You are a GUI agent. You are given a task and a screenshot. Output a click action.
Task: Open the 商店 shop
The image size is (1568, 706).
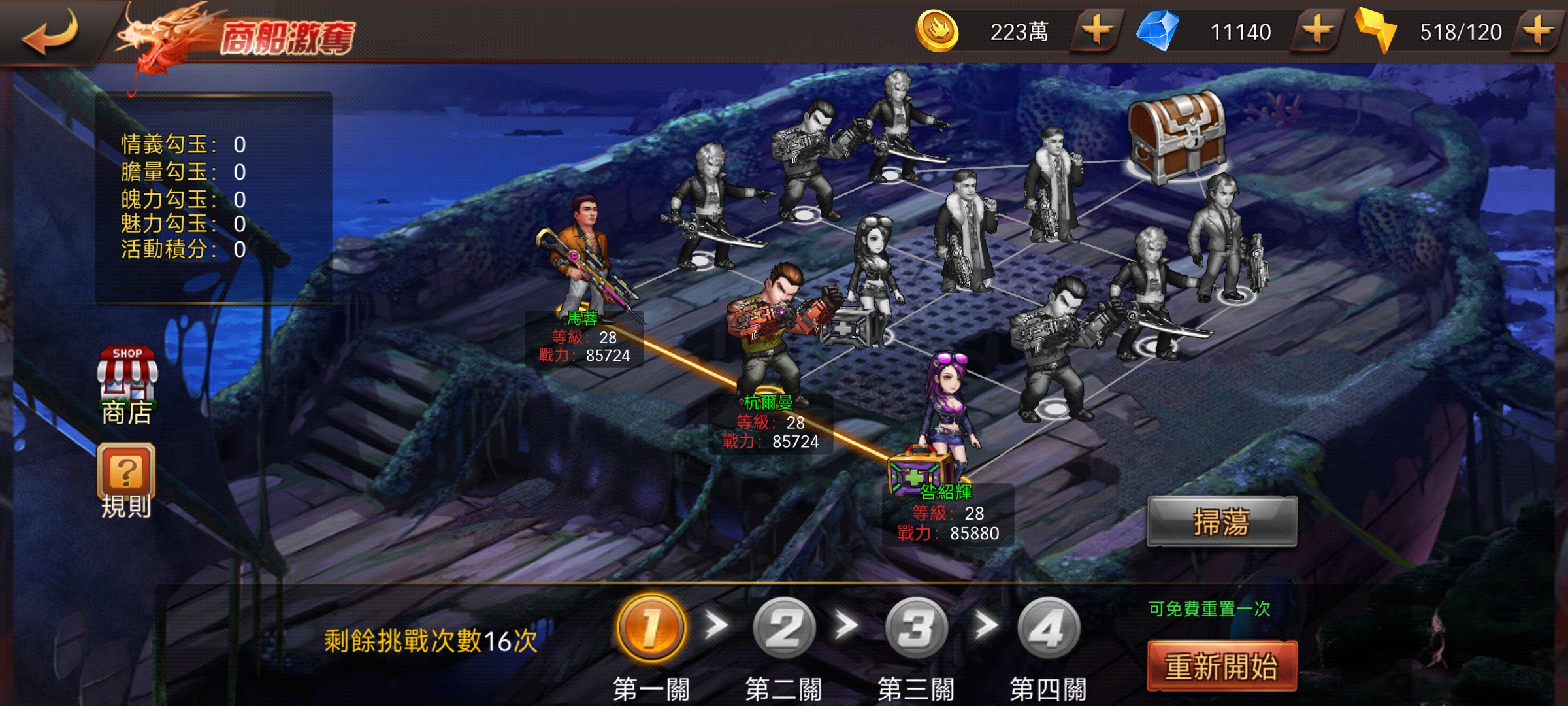click(x=127, y=386)
